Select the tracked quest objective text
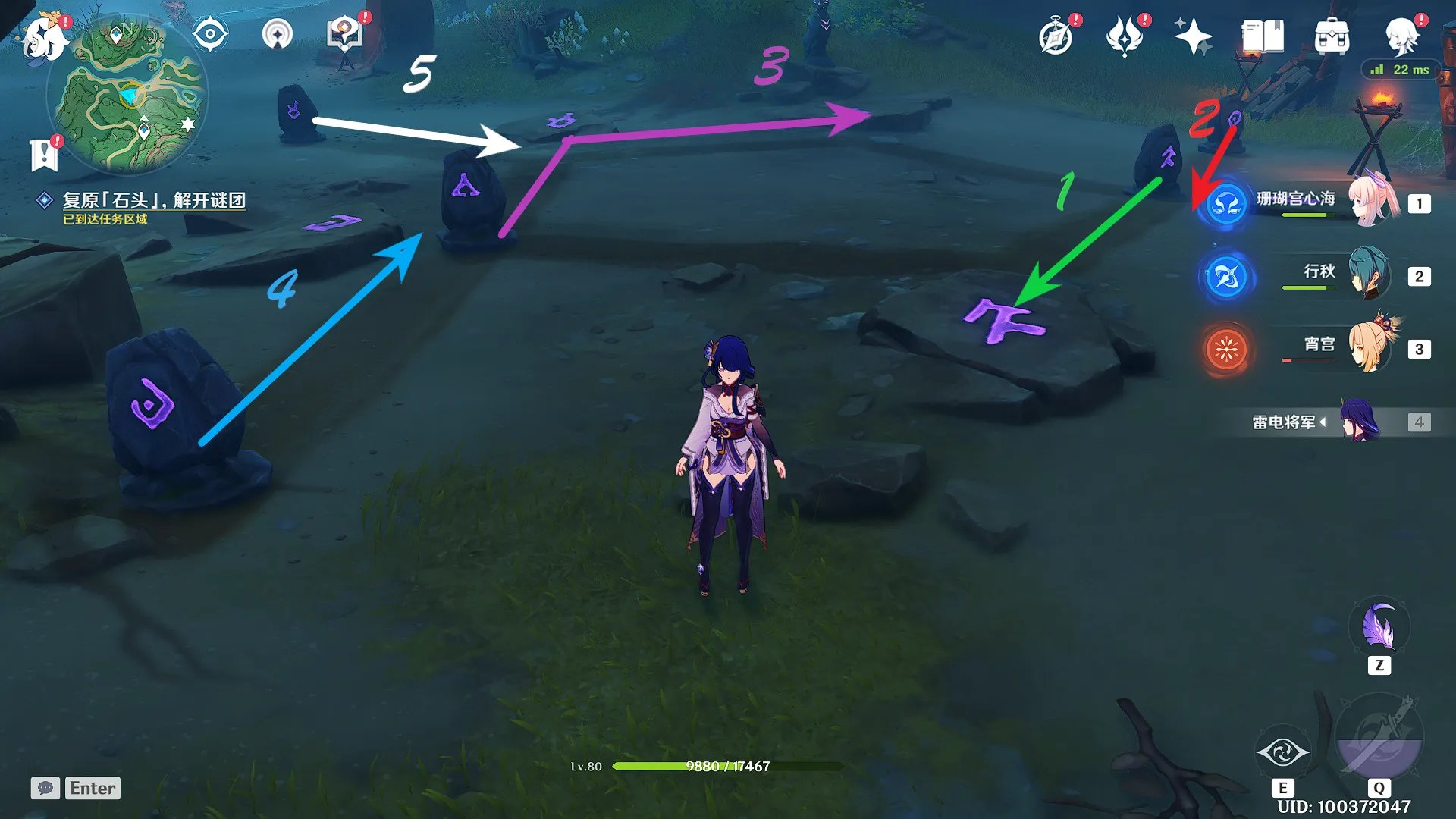This screenshot has height=819, width=1456. click(154, 200)
